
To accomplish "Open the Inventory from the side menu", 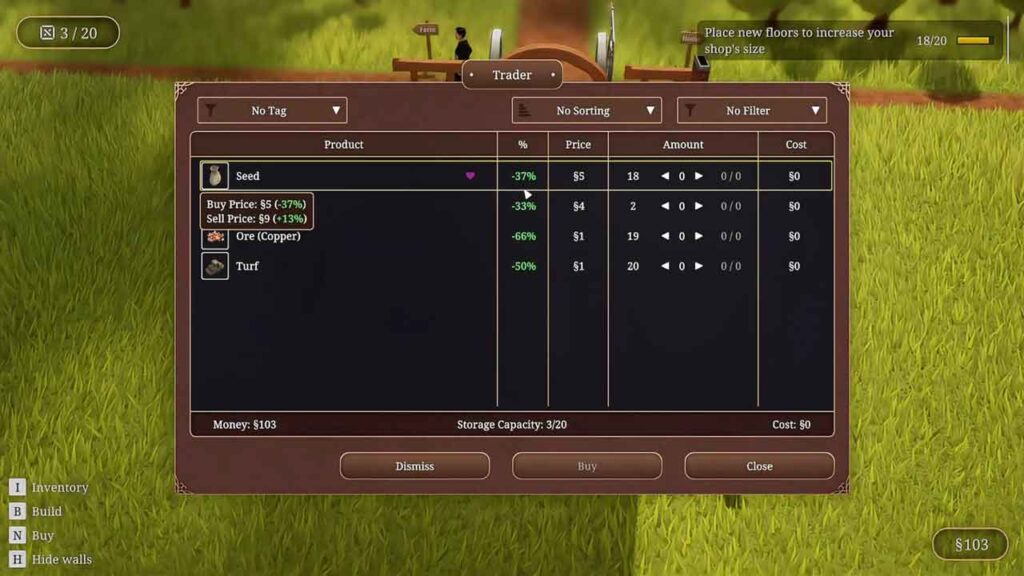I will click(59, 487).
